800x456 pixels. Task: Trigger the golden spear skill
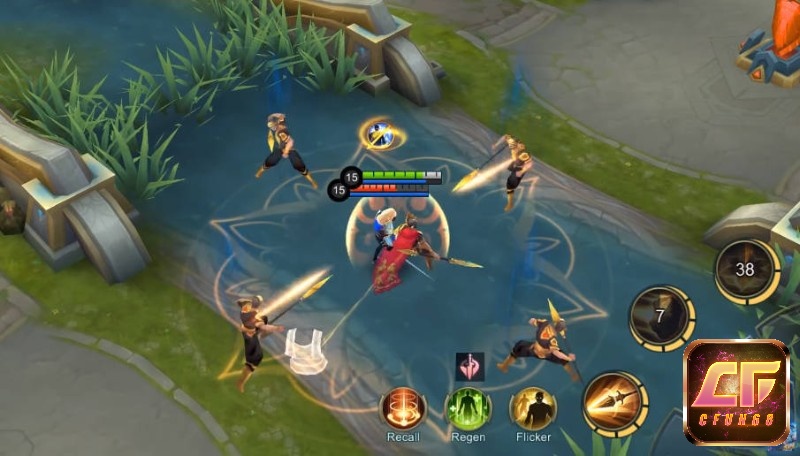pos(613,403)
